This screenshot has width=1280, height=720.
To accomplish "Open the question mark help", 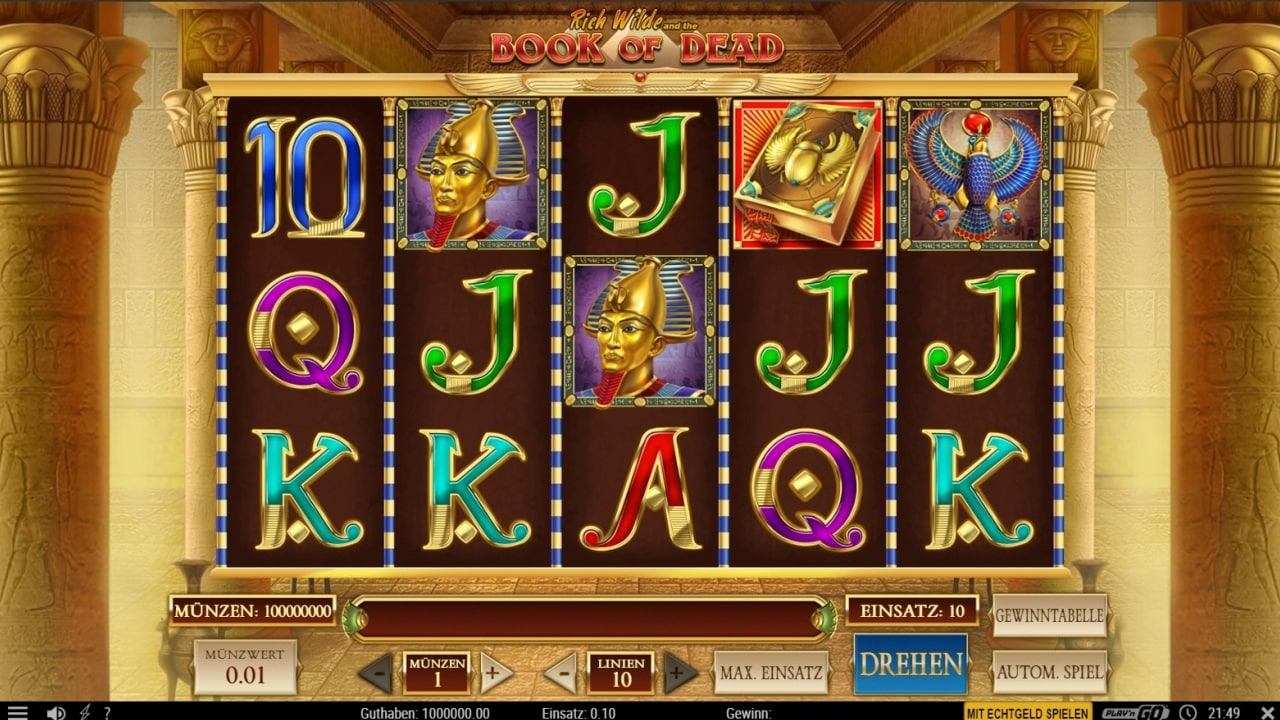I will (107, 712).
